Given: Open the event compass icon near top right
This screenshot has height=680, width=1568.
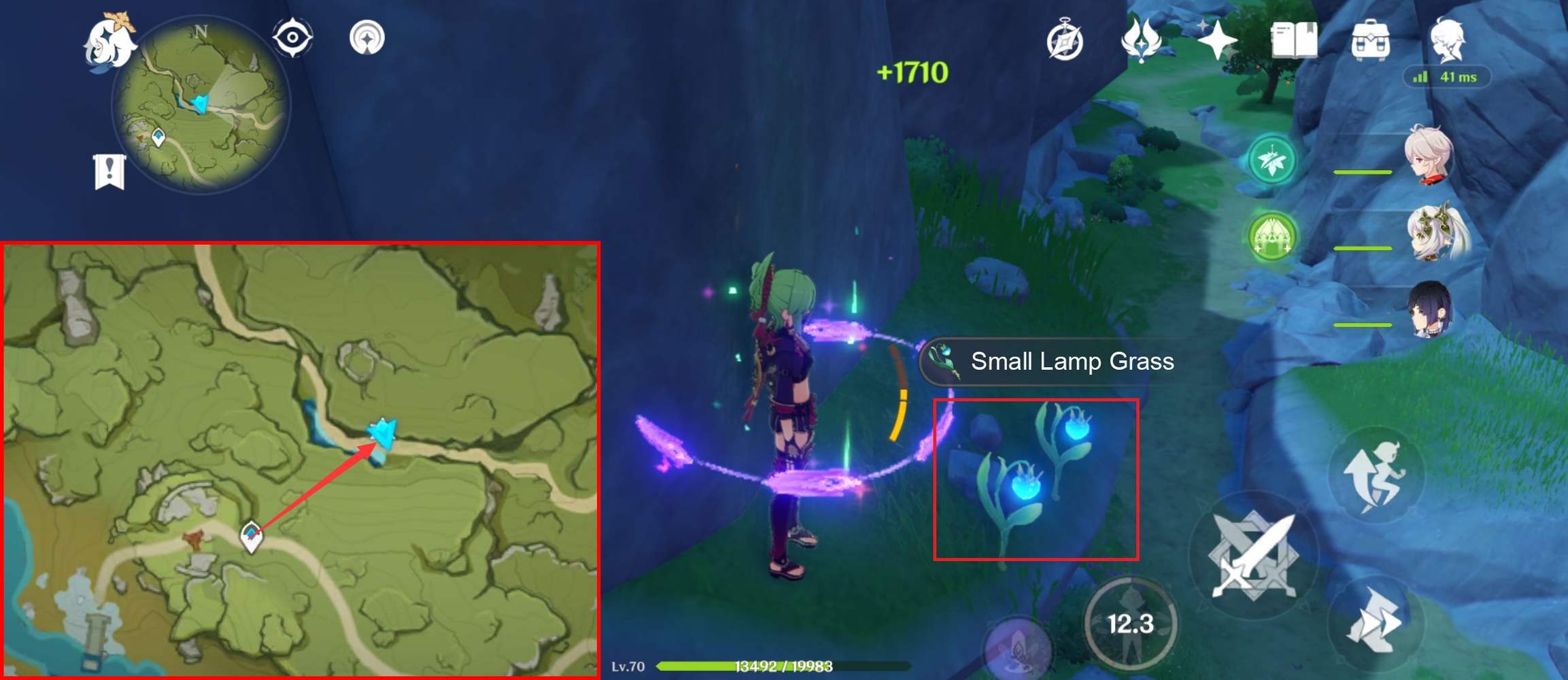Looking at the screenshot, I should (1066, 41).
